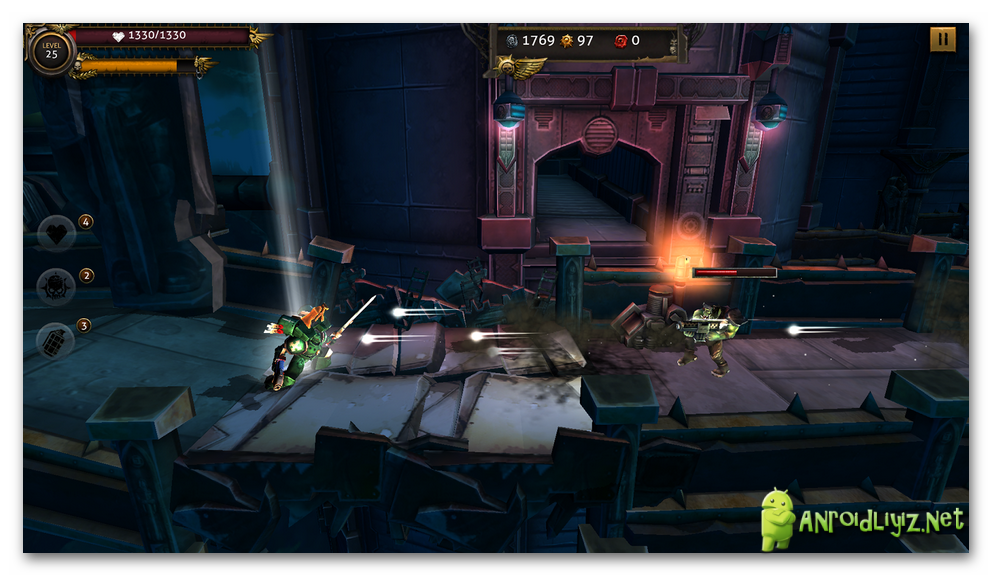Throw a grenade using the grenade icon
Viewport: 992px width, 576px height.
[x=56, y=341]
